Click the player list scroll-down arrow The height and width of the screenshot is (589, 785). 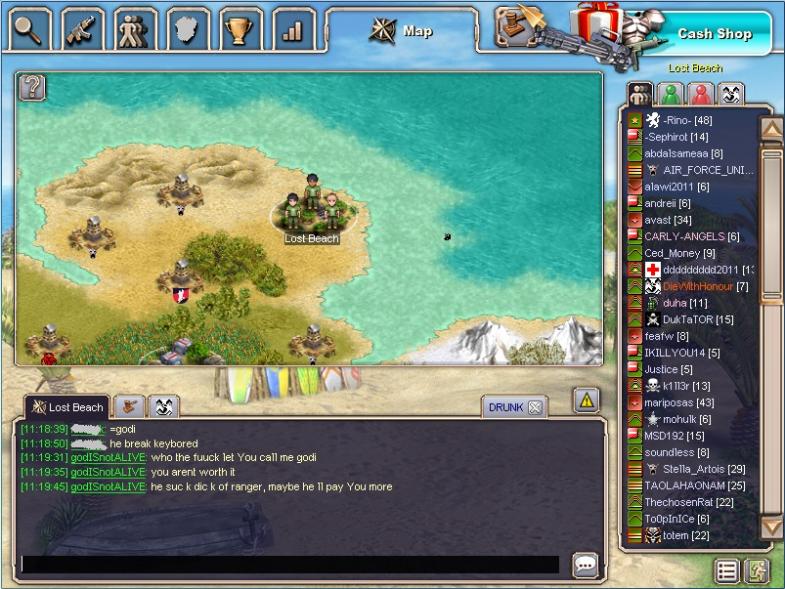coord(772,526)
